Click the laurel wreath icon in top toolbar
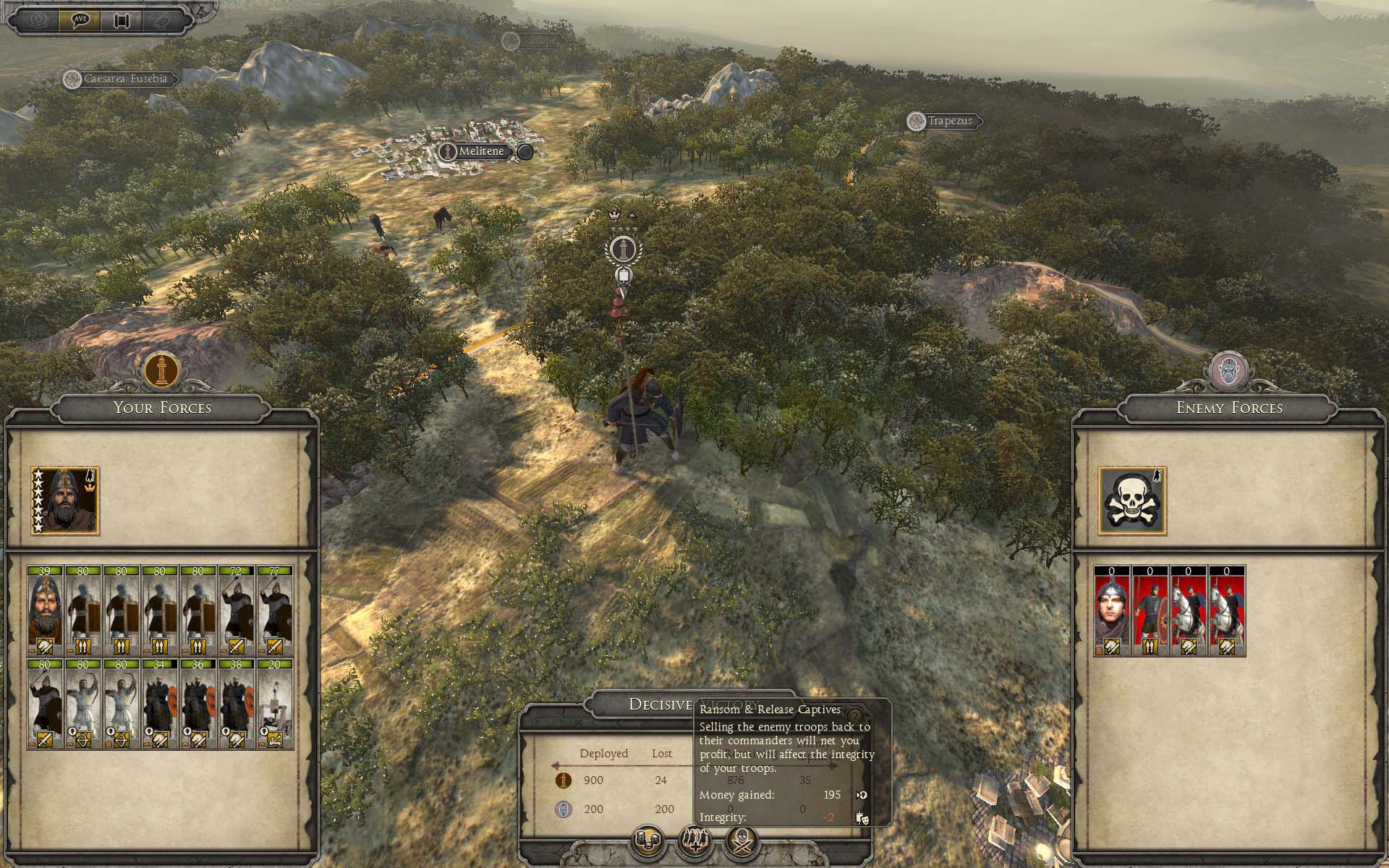The image size is (1389, 868). pos(38,20)
